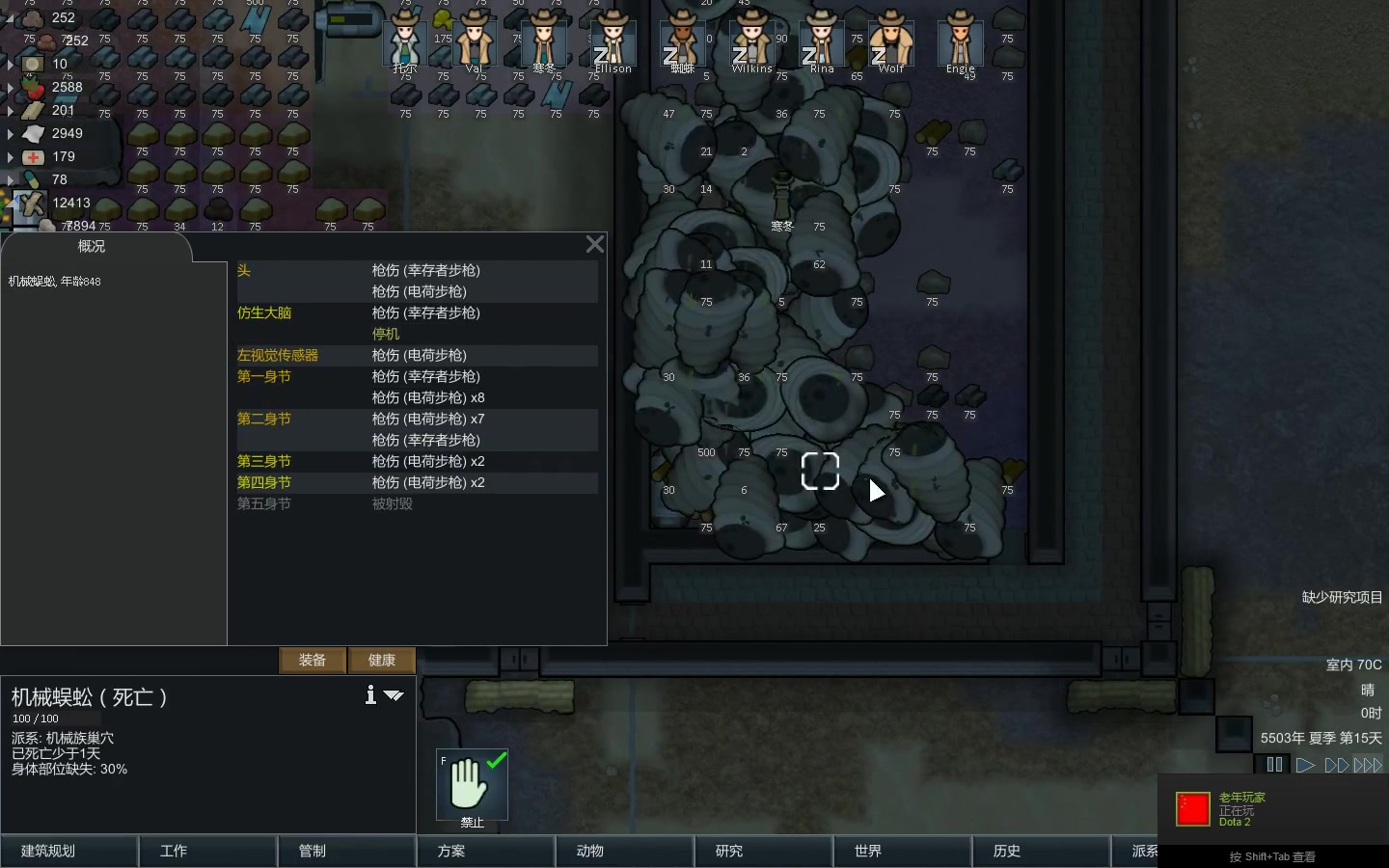
Task: Set game speed to normal play
Action: 1305,765
